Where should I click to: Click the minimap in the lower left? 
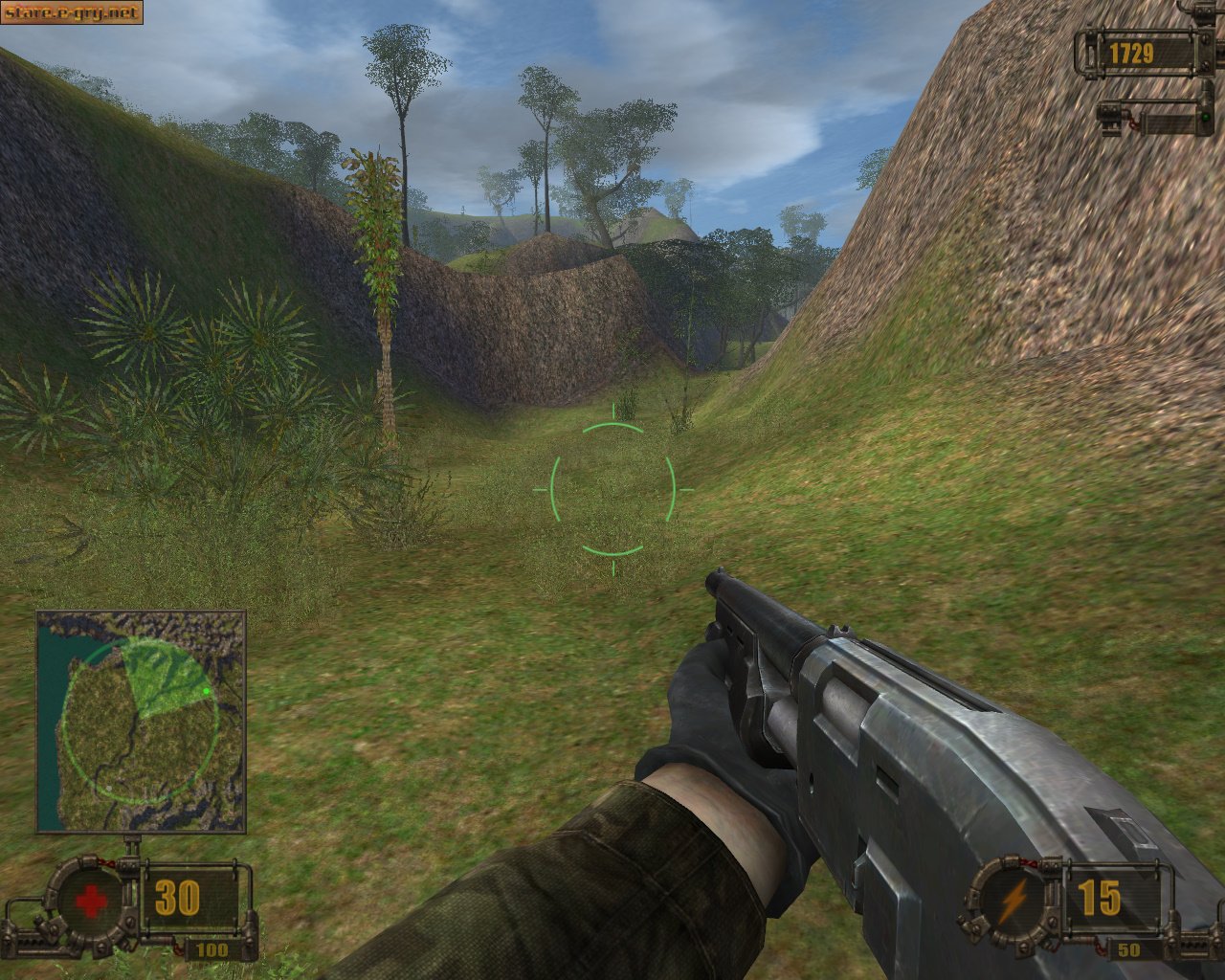click(141, 722)
